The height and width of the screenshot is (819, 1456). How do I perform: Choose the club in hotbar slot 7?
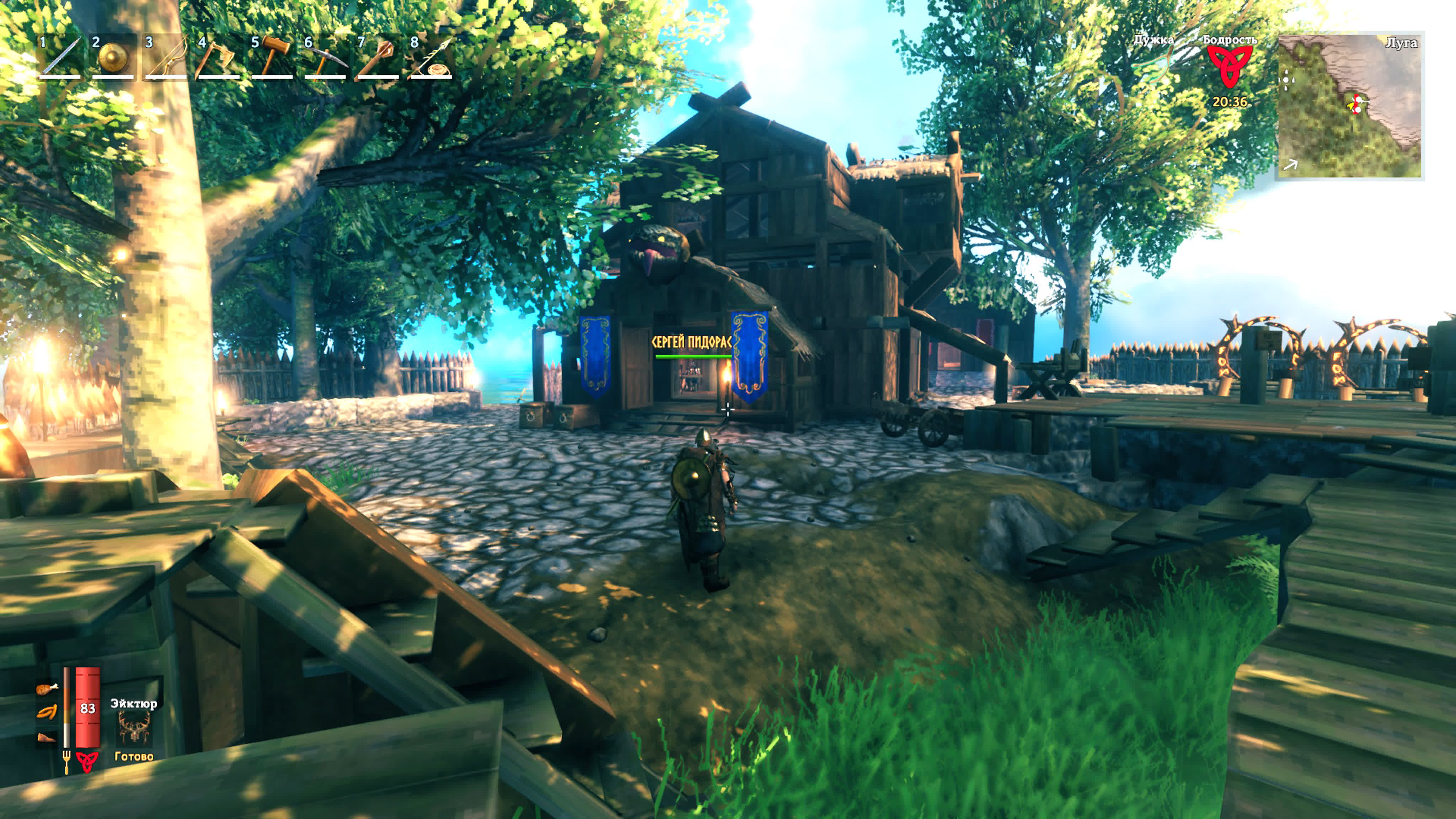coord(378,57)
